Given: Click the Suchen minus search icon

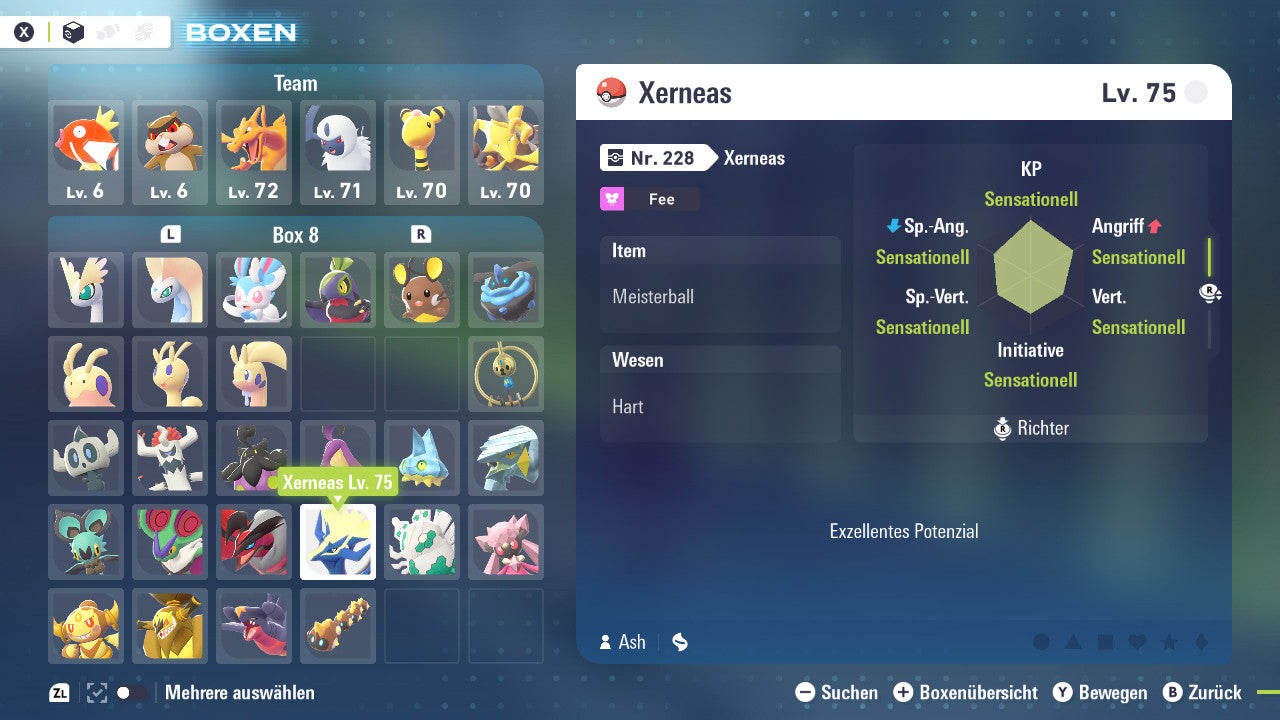Looking at the screenshot, I should click(806, 692).
